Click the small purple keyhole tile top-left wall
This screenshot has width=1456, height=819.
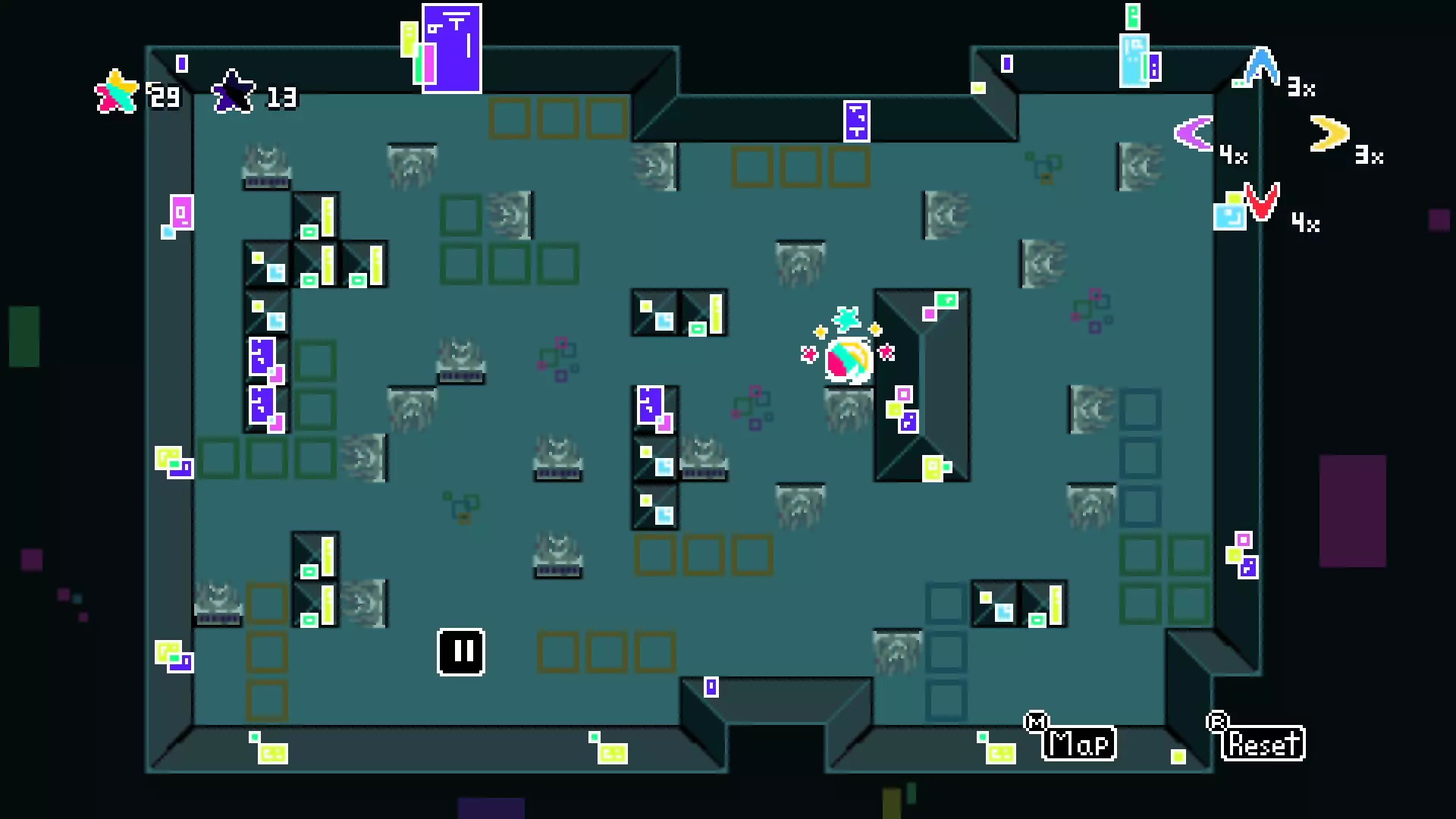point(180,62)
